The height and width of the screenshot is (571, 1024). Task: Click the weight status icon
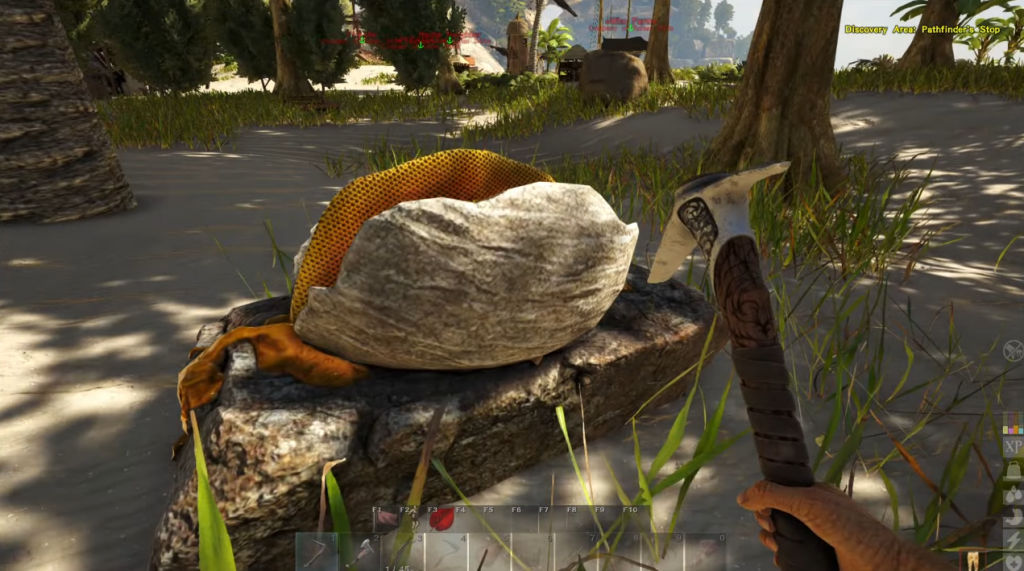pyautogui.click(x=1012, y=471)
